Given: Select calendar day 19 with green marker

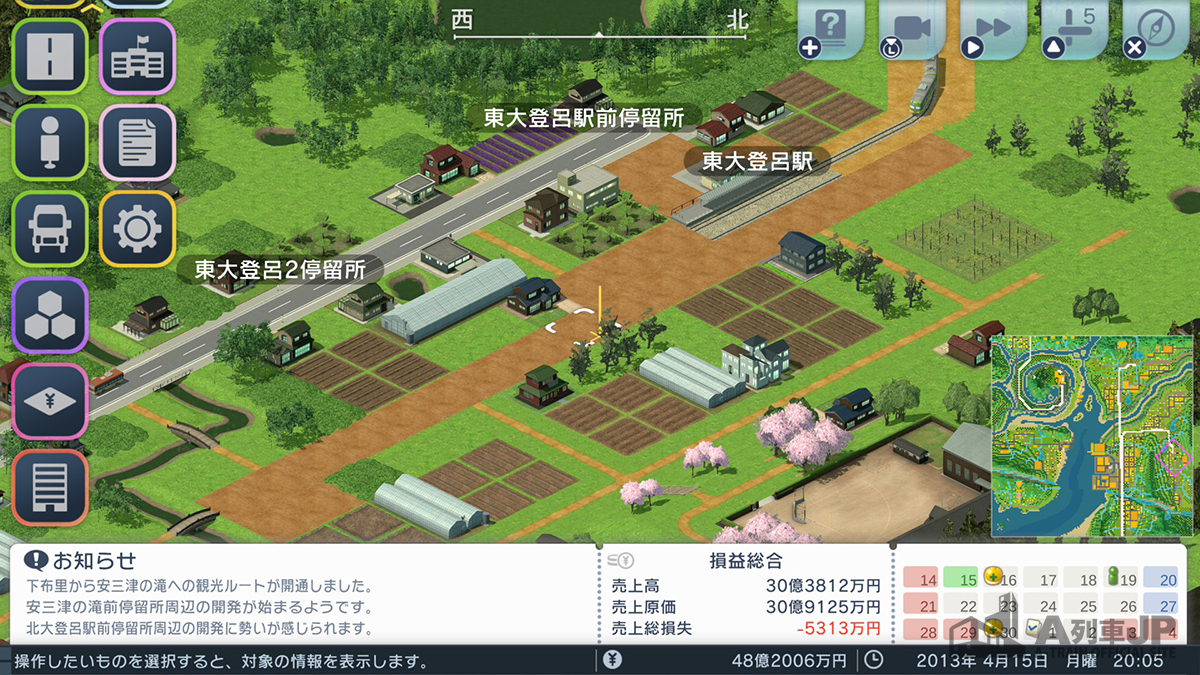Looking at the screenshot, I should [1123, 579].
